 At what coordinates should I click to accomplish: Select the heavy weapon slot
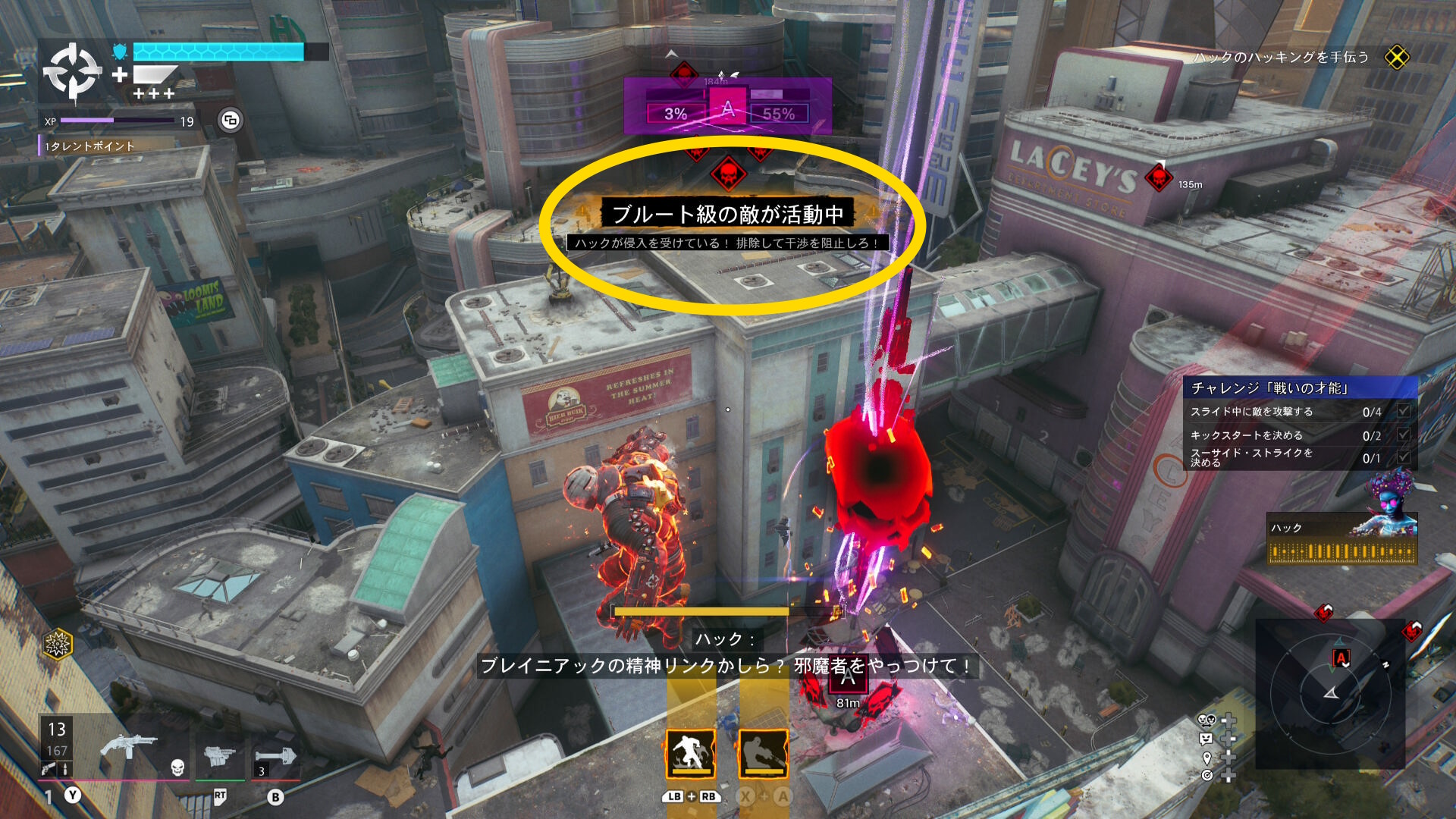[x=220, y=756]
